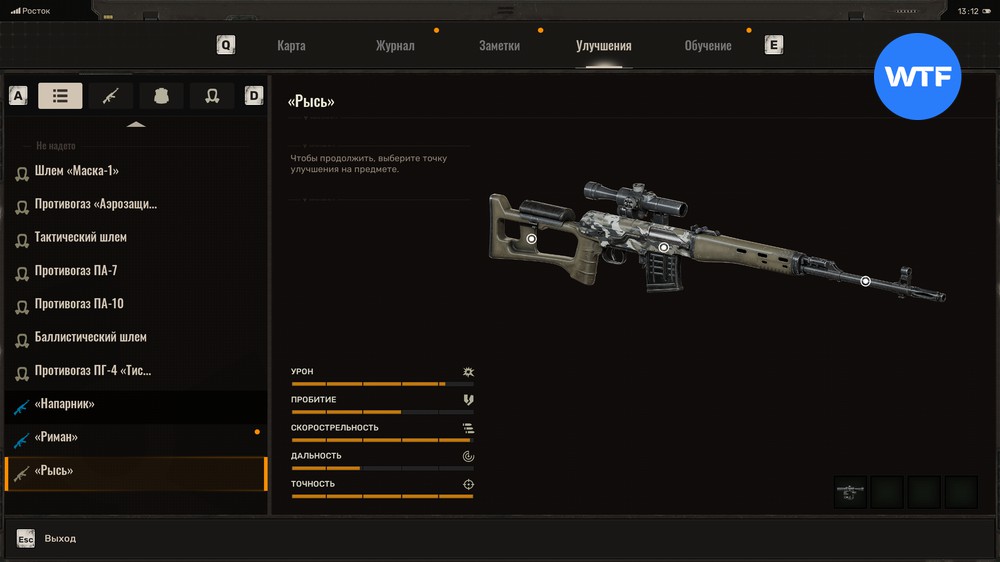Screen dimensions: 1000x562
Task: Go to the Обучение tab
Action: pos(707,46)
